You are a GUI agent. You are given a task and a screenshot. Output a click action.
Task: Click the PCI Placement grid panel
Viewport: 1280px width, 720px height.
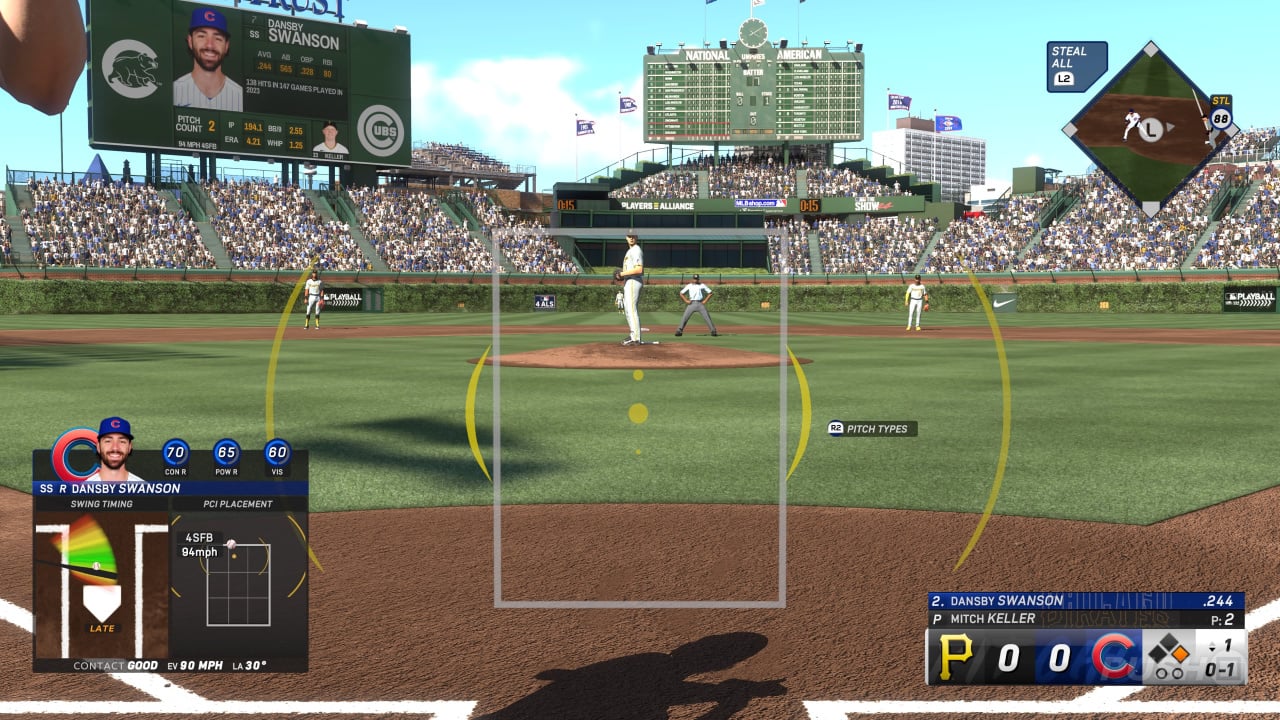[x=238, y=584]
